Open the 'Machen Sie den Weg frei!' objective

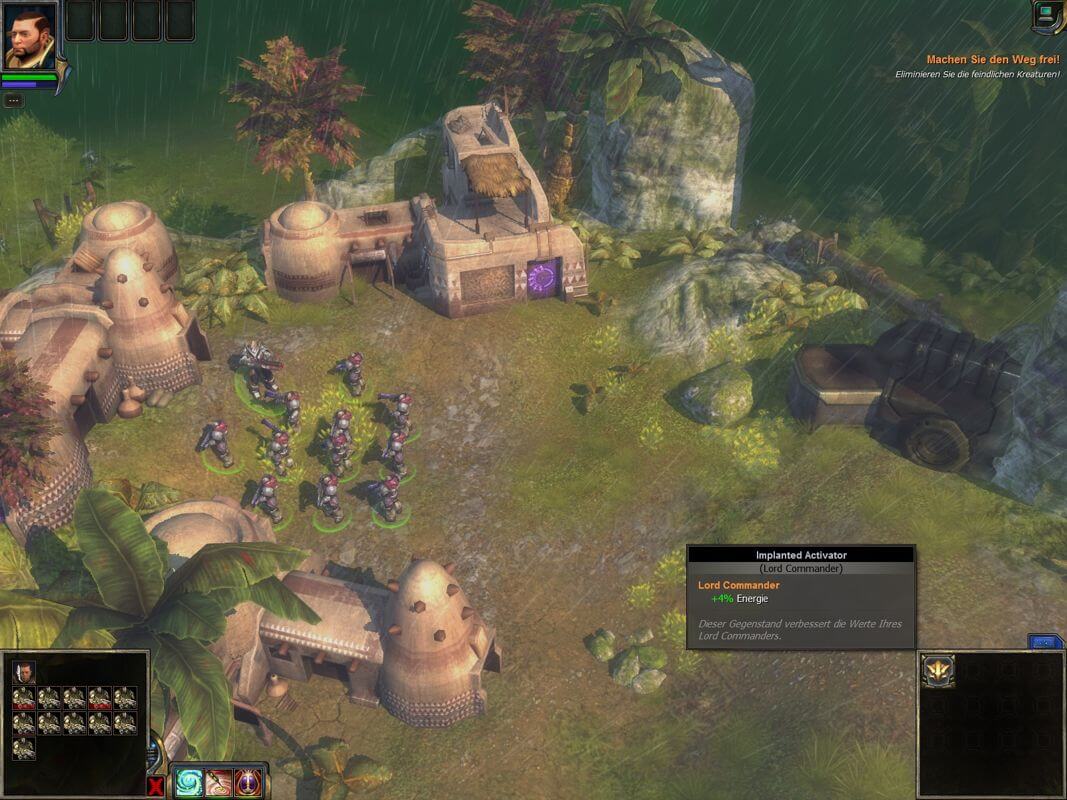tap(992, 60)
